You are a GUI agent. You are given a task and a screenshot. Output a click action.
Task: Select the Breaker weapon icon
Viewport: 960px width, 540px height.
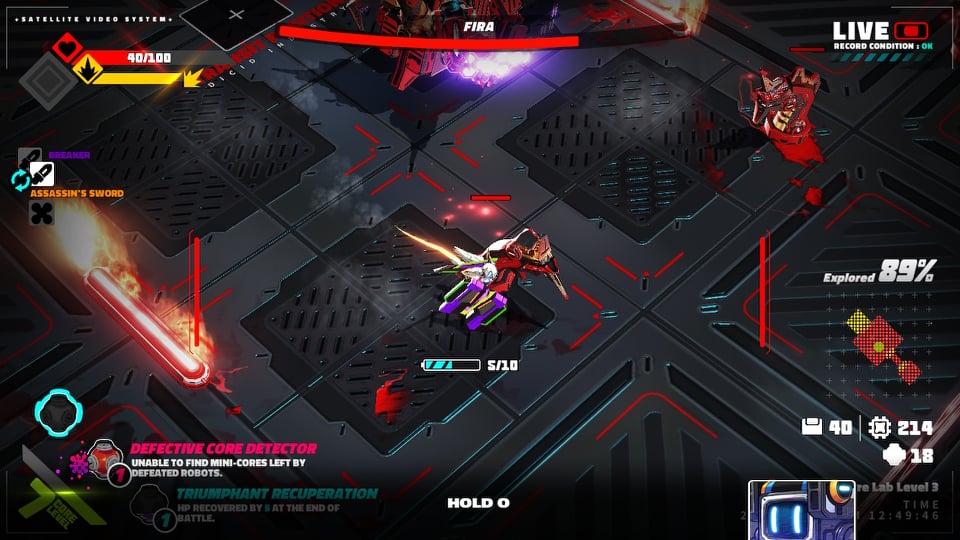coord(30,157)
